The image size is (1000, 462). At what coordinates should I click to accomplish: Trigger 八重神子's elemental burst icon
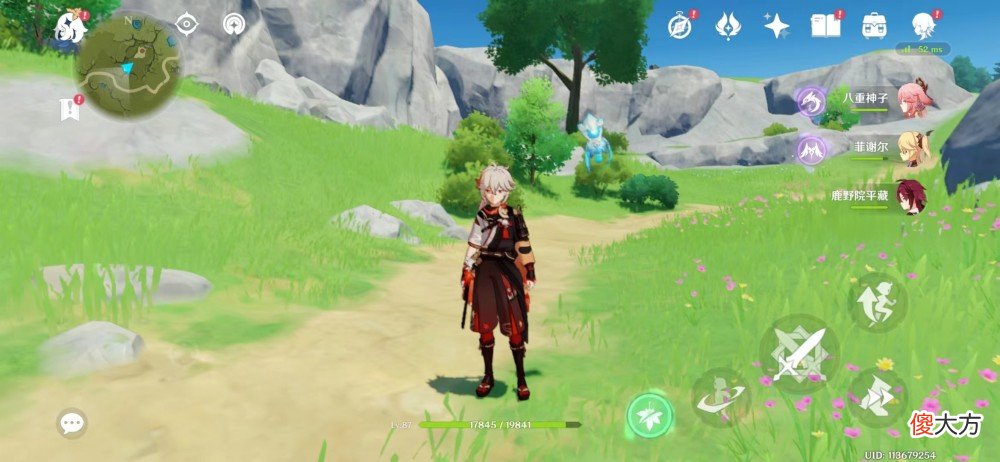click(810, 101)
